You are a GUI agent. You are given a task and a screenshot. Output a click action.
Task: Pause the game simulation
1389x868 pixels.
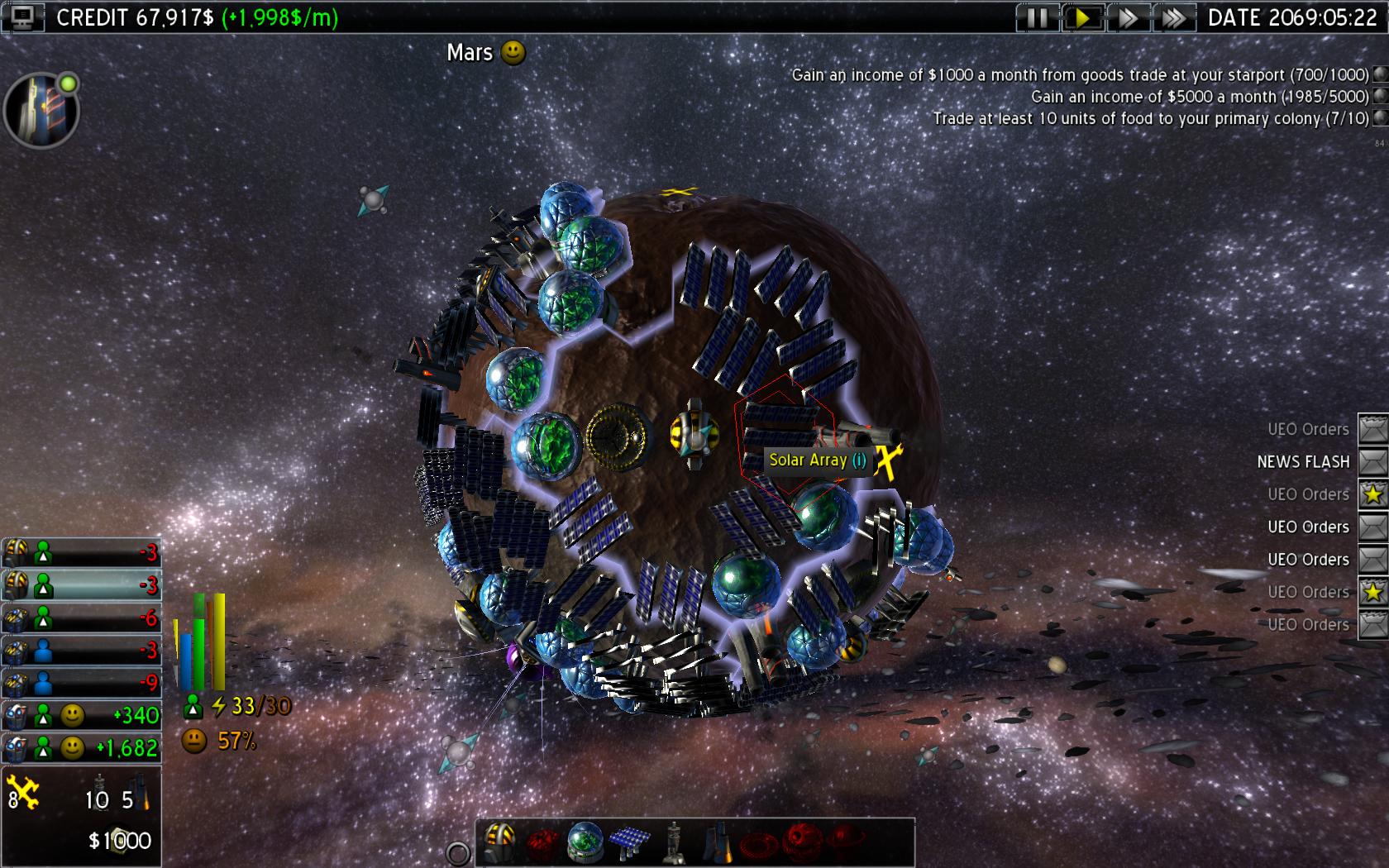pyautogui.click(x=1038, y=17)
